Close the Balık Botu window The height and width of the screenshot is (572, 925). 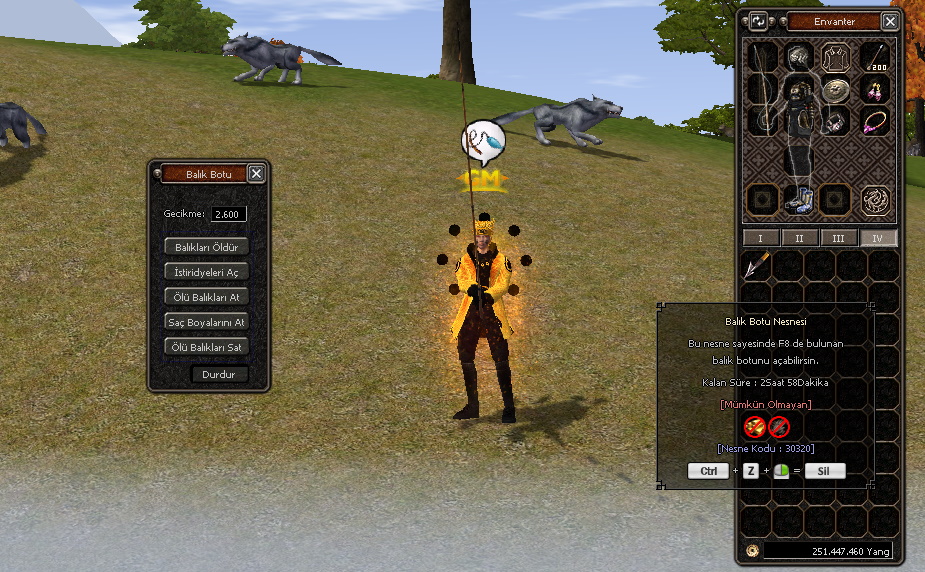256,174
